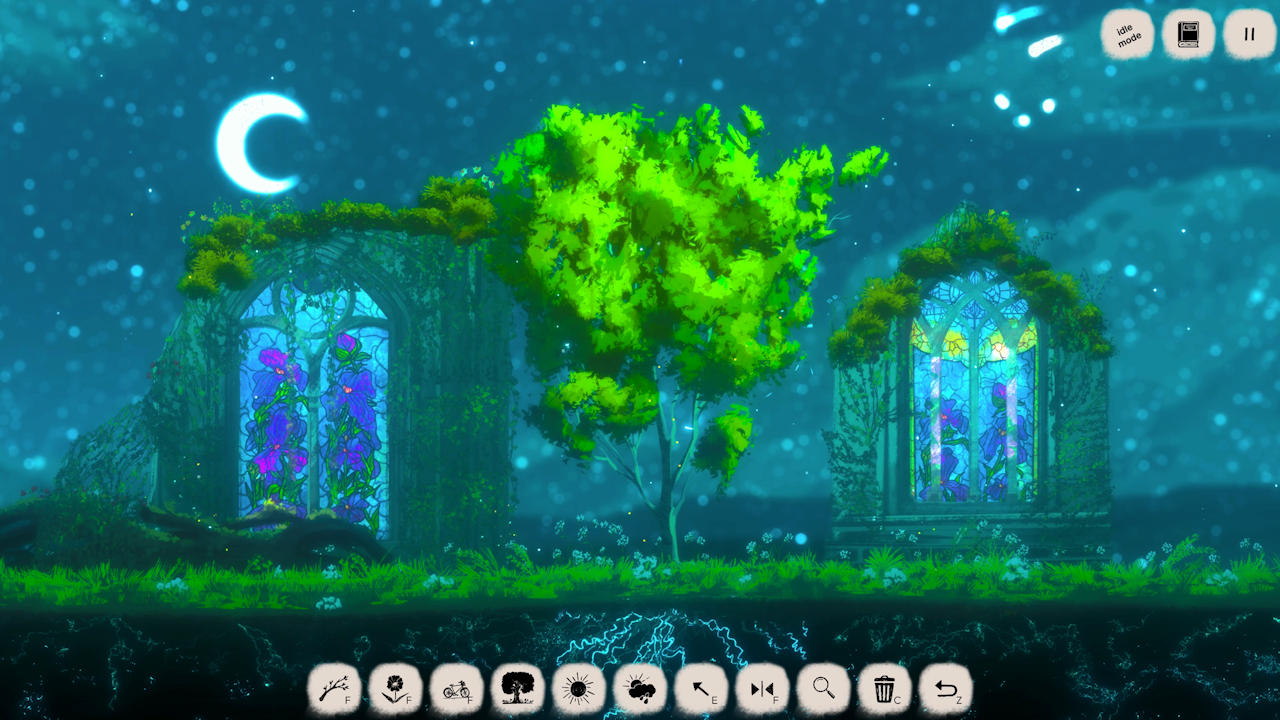The image size is (1280, 720).
Task: Activate the arrow pointer tool
Action: [x=700, y=689]
